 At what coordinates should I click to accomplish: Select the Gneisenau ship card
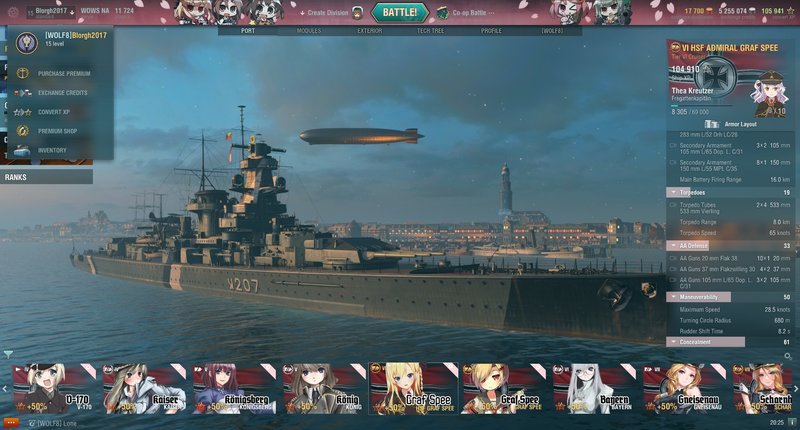(x=685, y=388)
